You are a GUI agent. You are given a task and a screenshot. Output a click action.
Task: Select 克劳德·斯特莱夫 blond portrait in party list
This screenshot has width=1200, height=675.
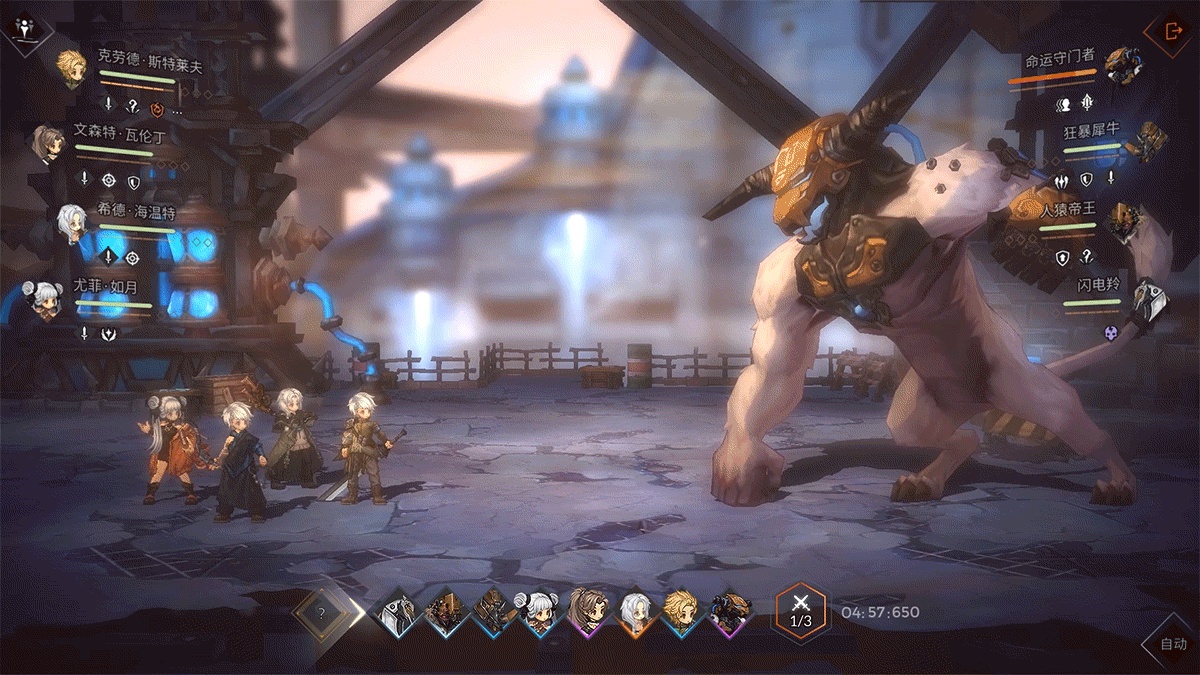click(x=71, y=69)
